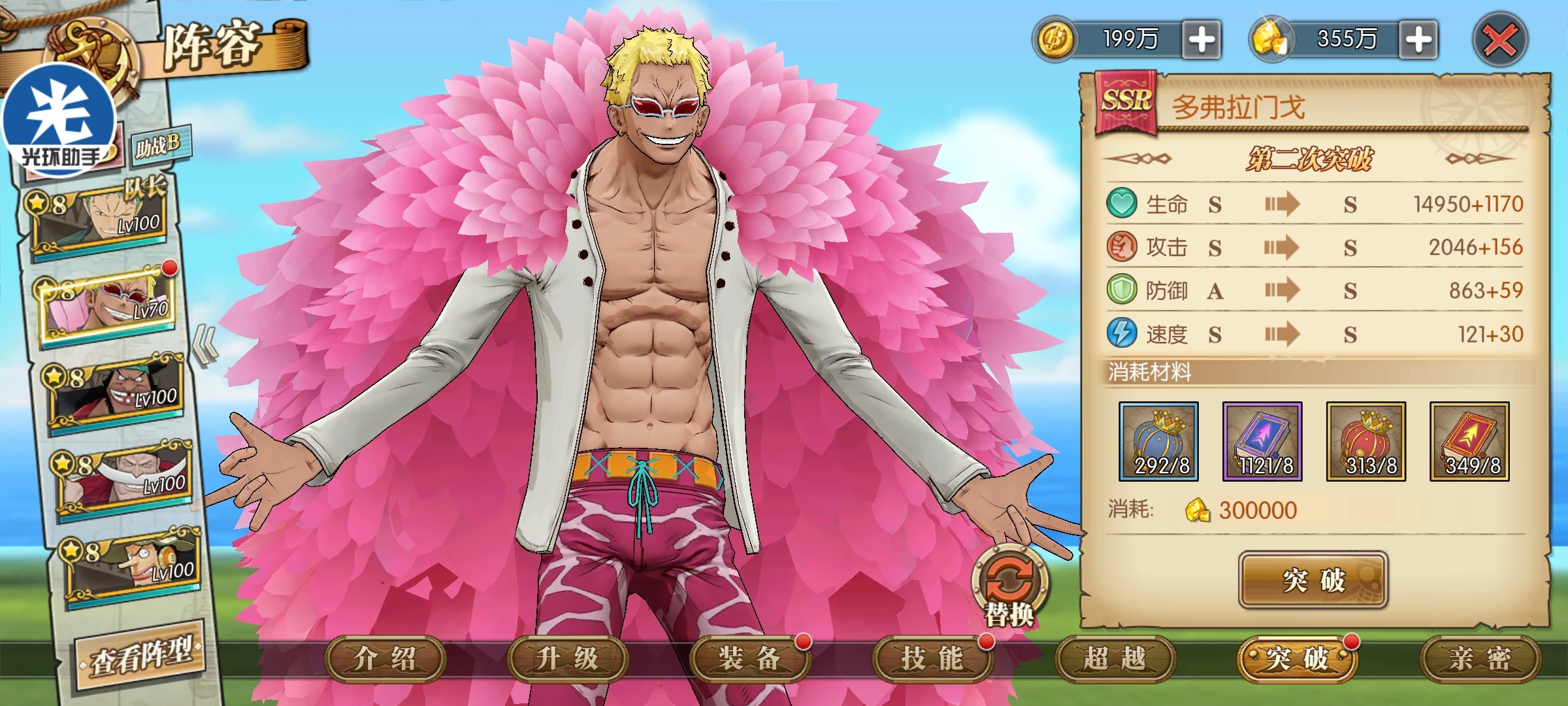1568x706 pixels.
Task: Open the 装备 equipment tab
Action: click(x=749, y=659)
